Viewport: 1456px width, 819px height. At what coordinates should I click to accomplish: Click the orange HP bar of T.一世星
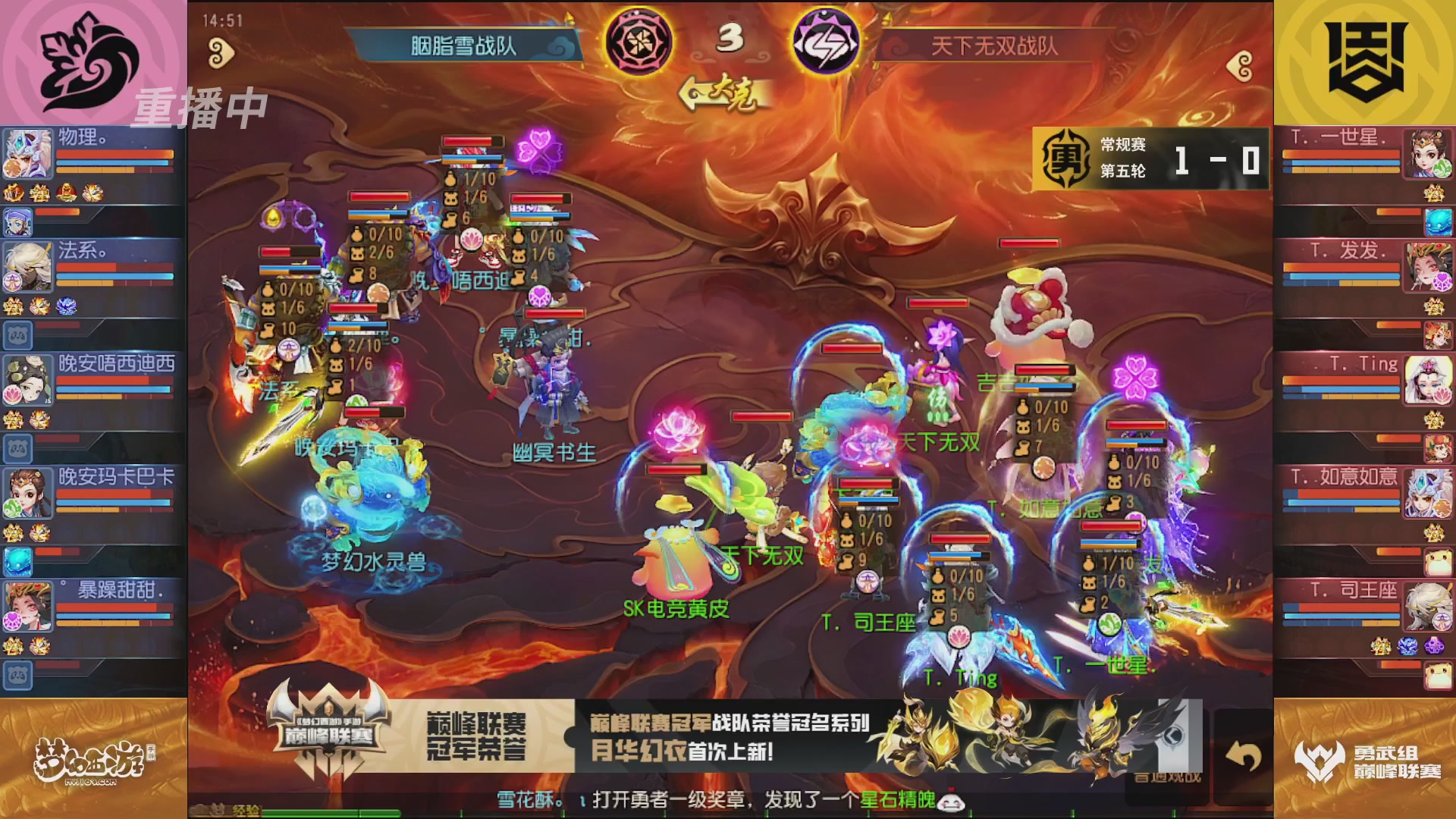click(x=1342, y=154)
